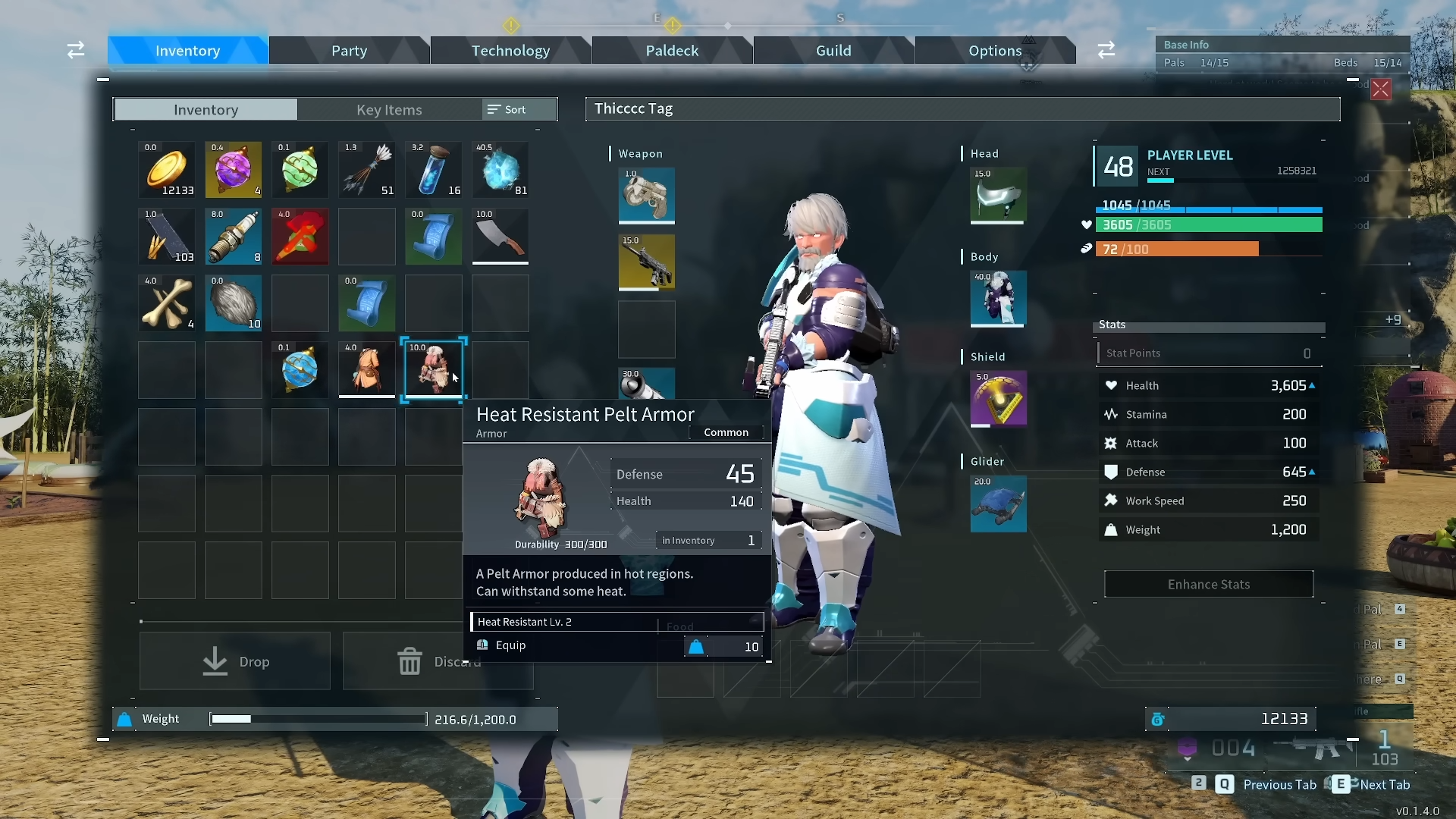Select the equipped Glider slot
The width and height of the screenshot is (1456, 819).
[998, 504]
